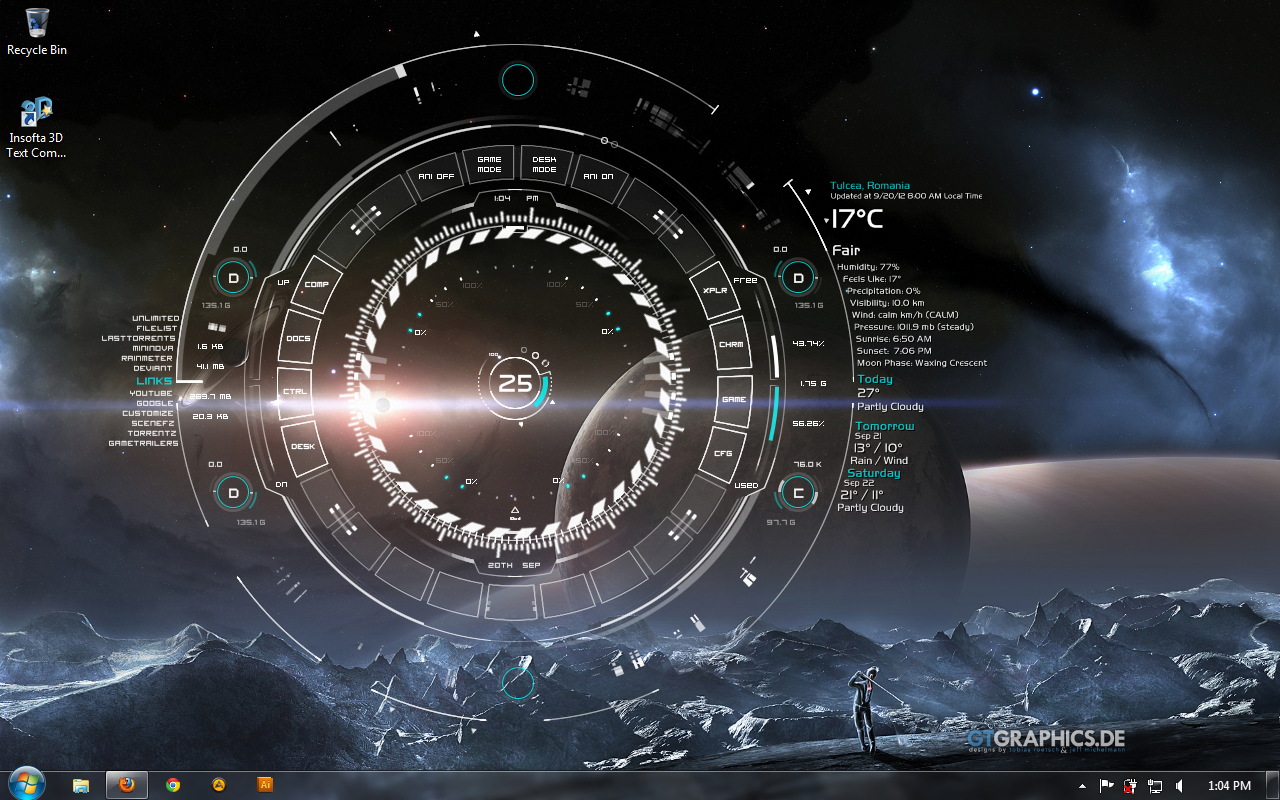This screenshot has height=800, width=1280.
Task: Open YOUTUBE under the LINKS list
Action: [150, 392]
